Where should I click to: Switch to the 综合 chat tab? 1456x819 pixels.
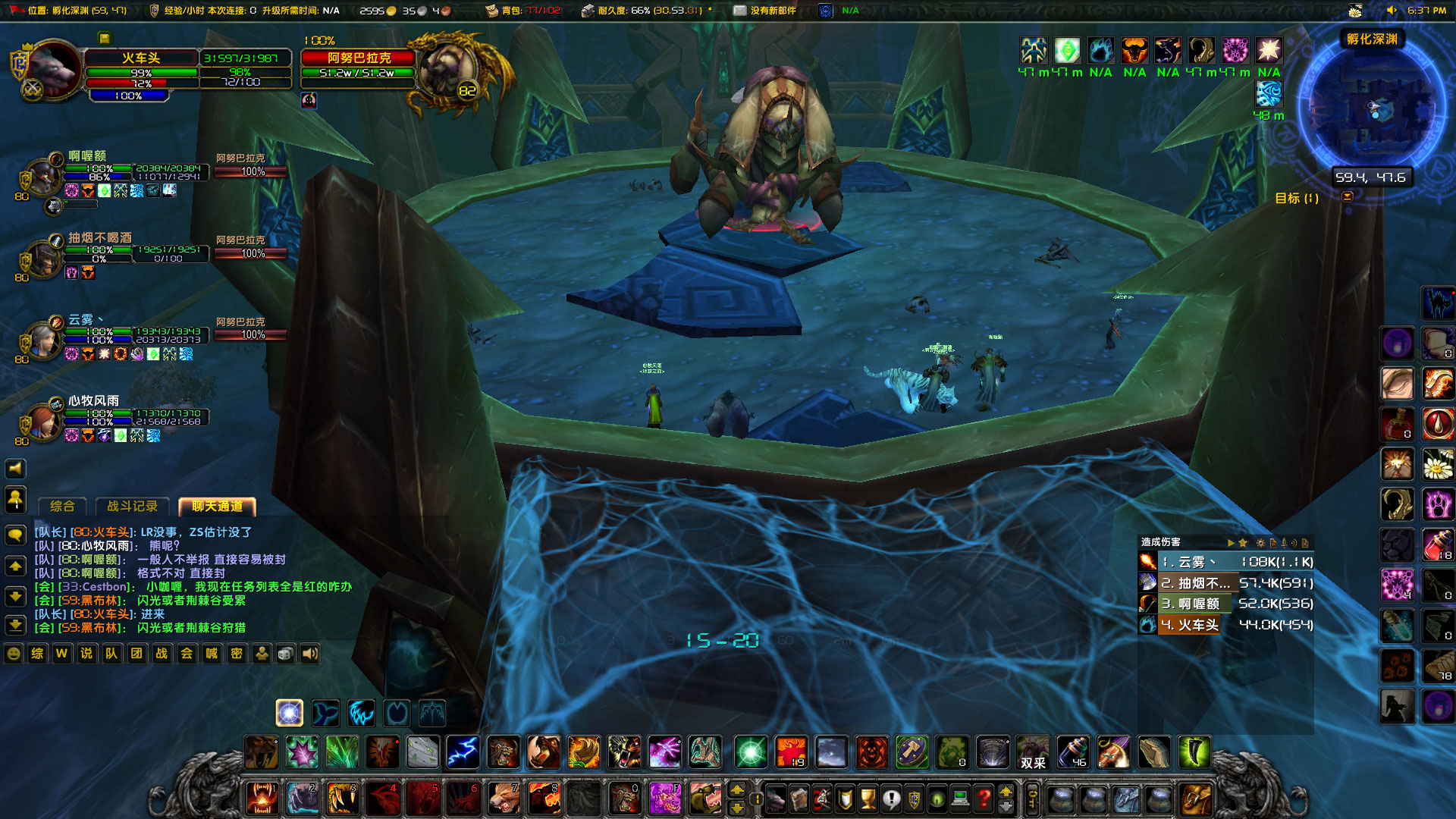62,507
